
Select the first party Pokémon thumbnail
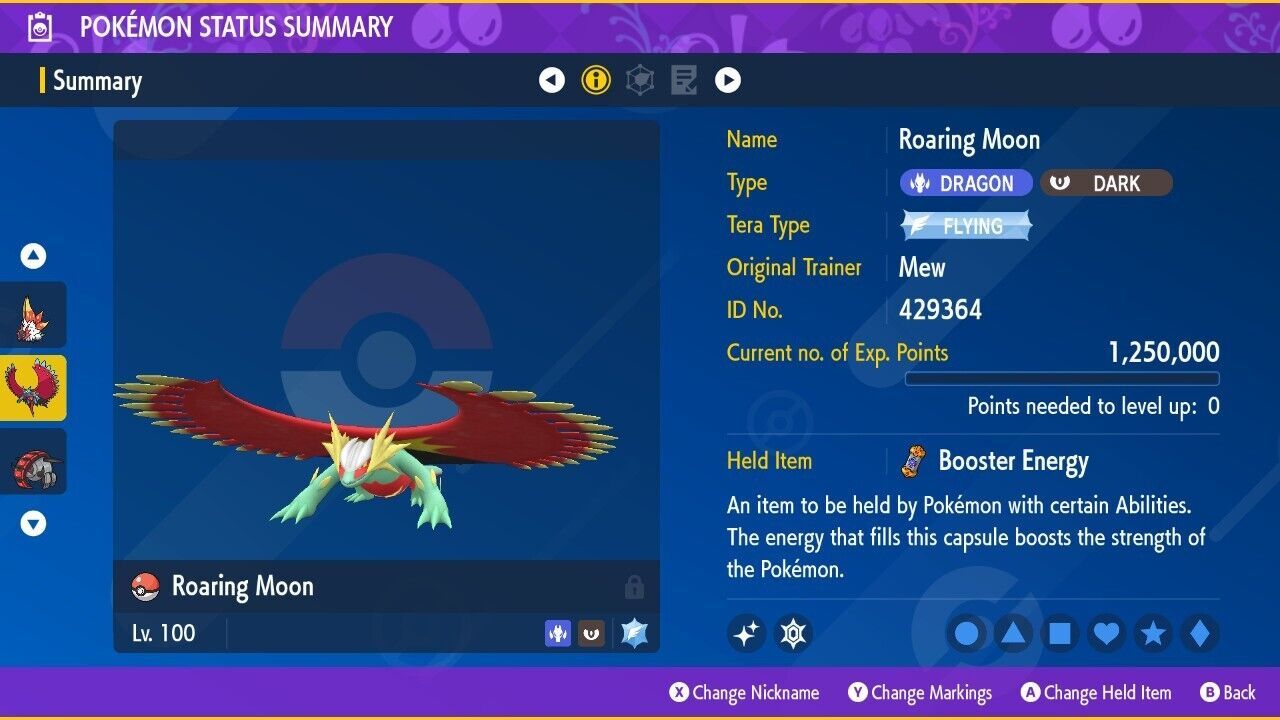tap(34, 314)
